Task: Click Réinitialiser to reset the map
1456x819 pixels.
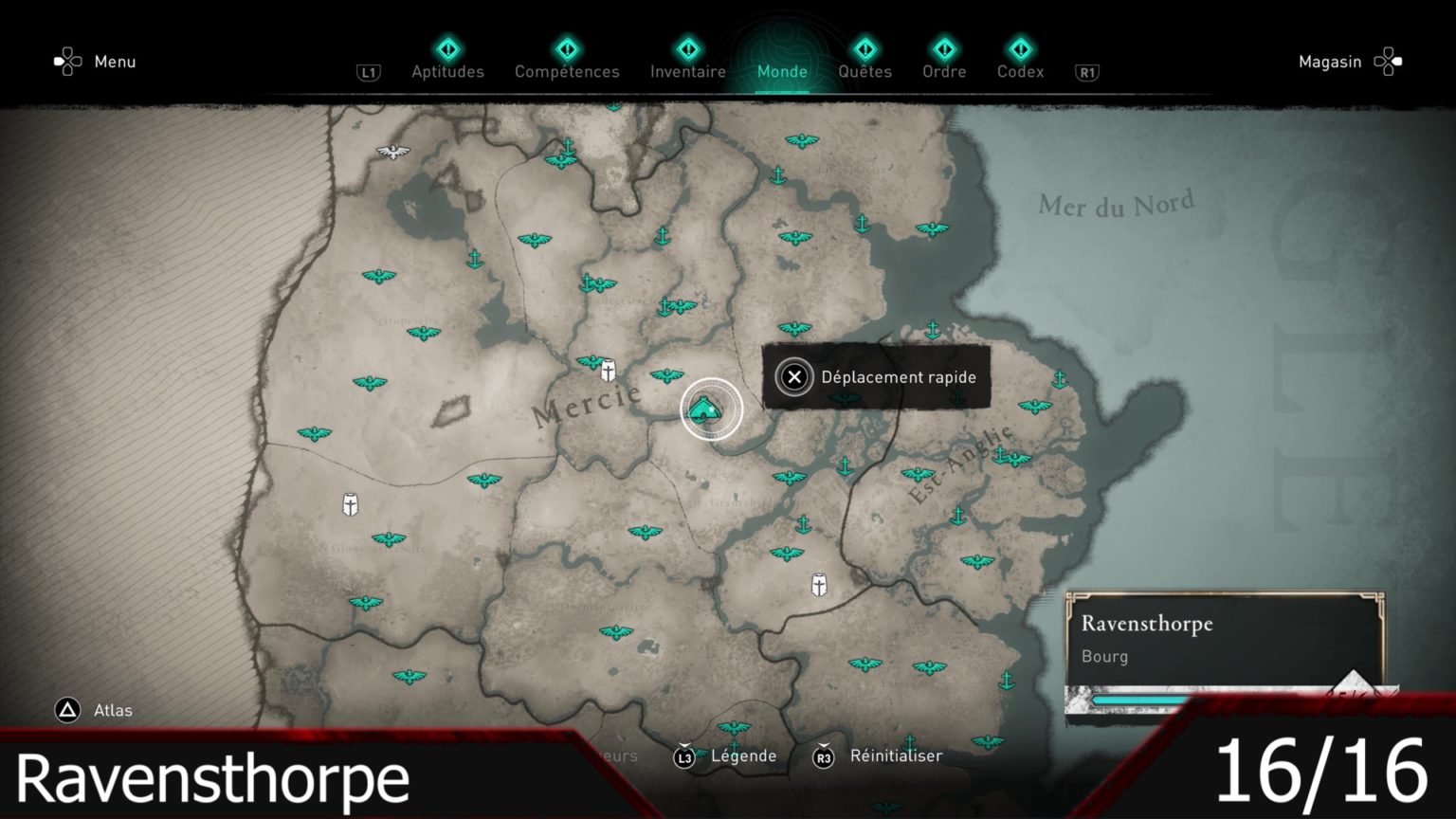Action: coord(879,755)
